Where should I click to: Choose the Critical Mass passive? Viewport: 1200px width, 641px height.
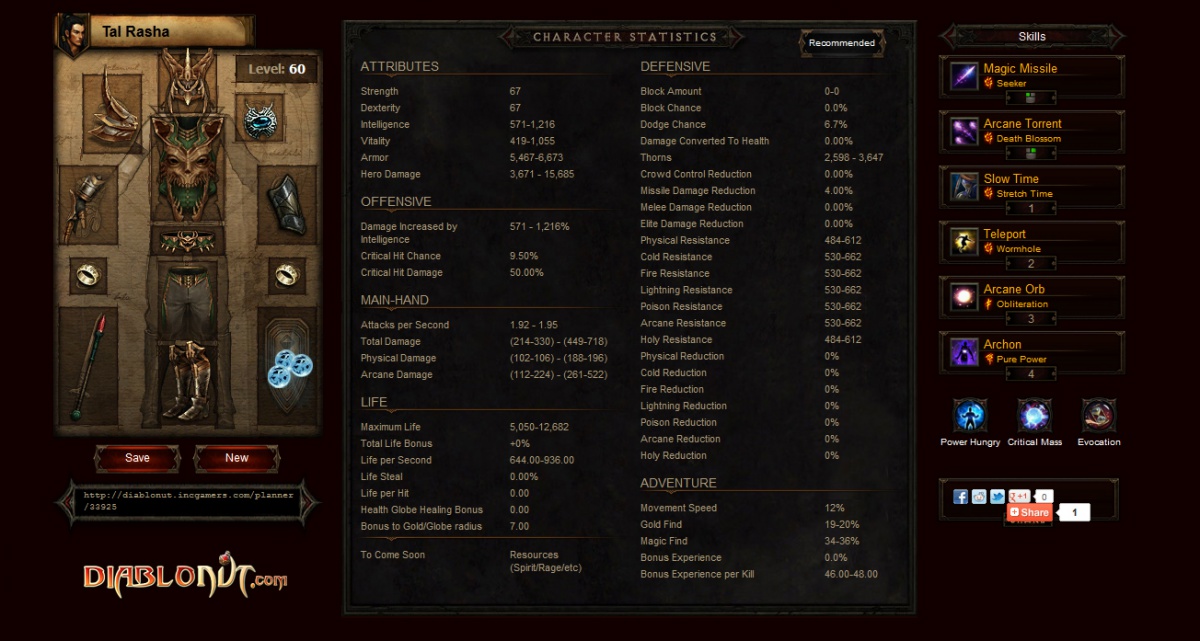coord(1034,415)
